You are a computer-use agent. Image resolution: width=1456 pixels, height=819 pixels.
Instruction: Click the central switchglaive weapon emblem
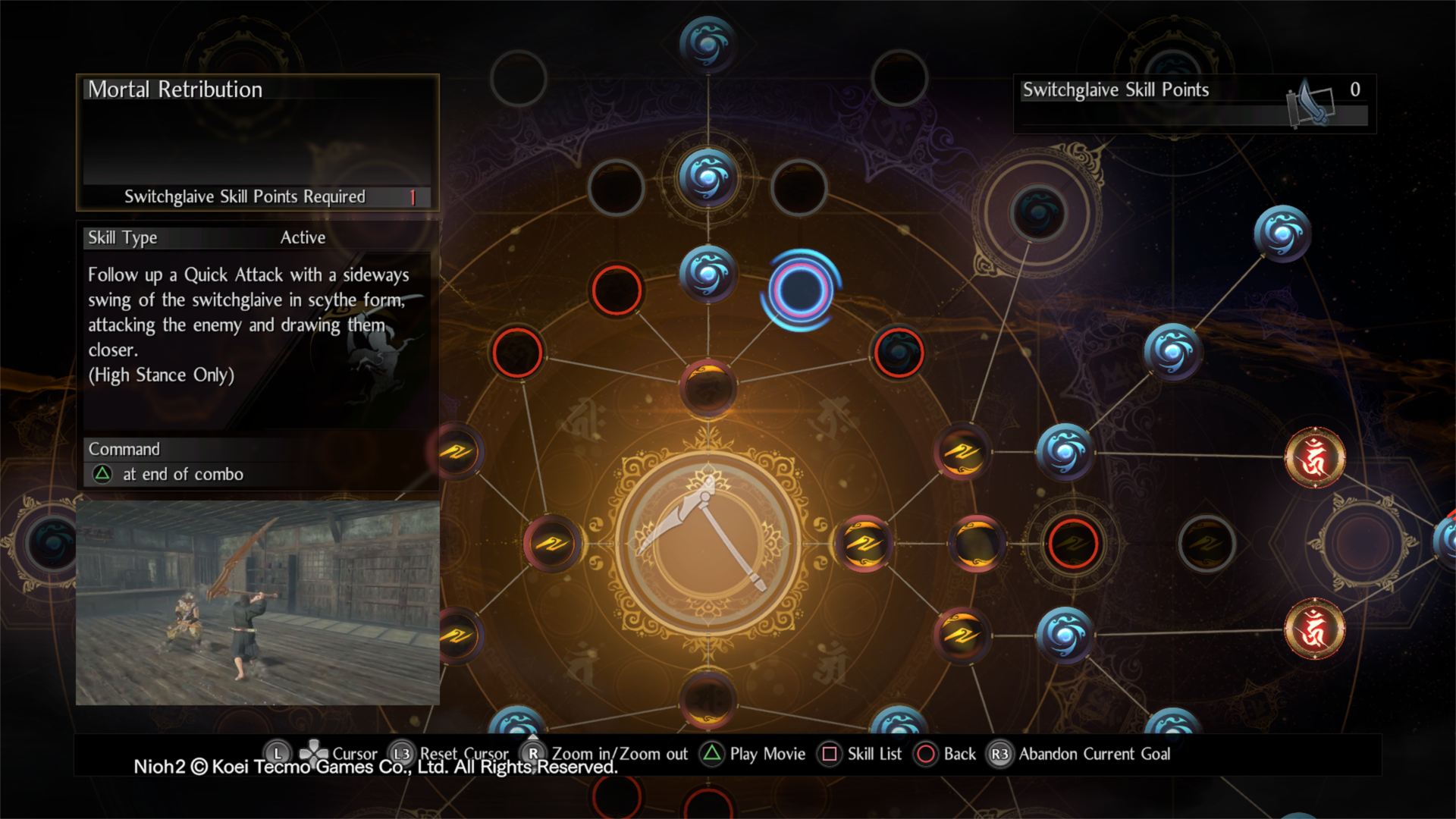point(705,542)
